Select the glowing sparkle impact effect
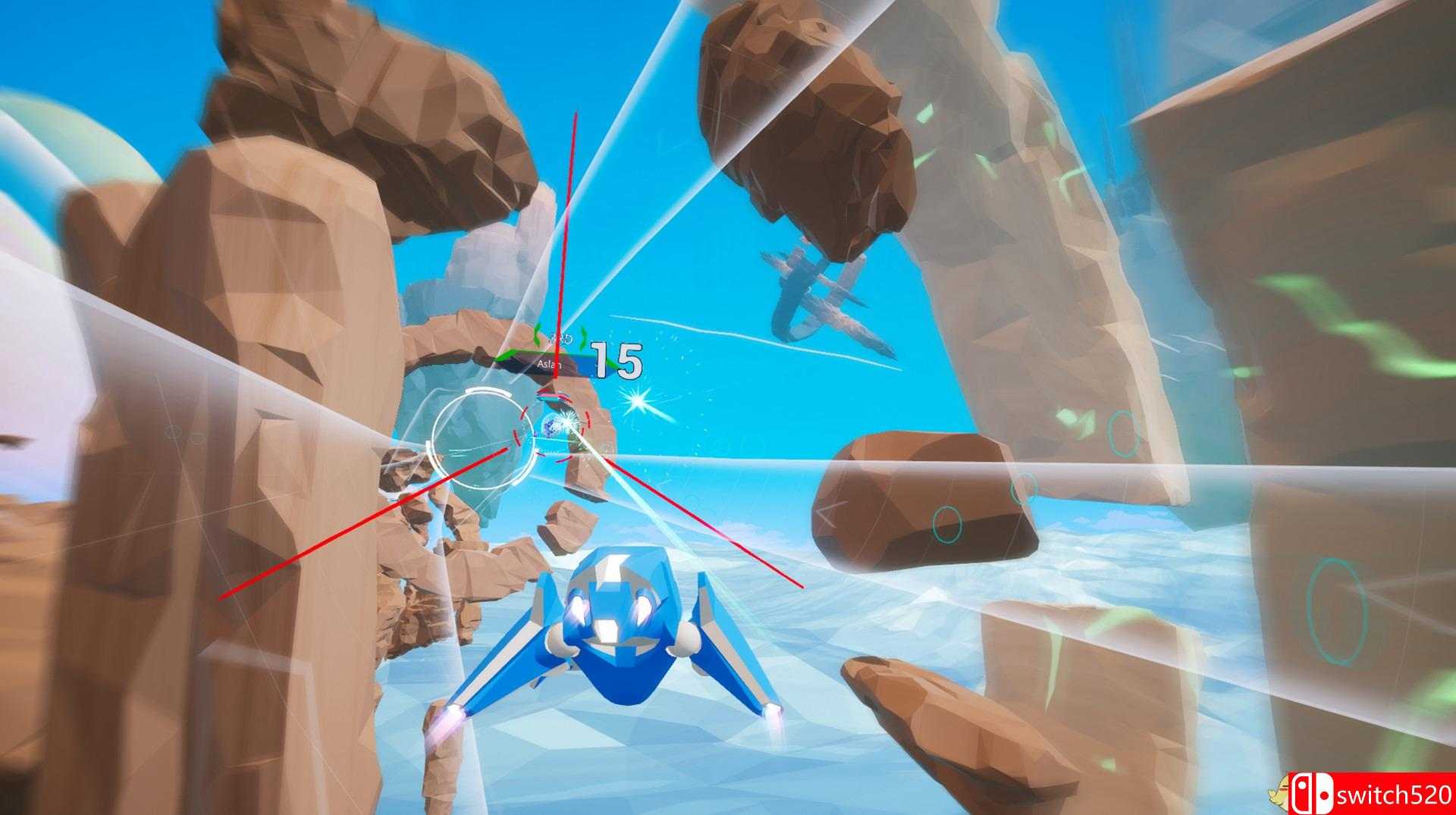Screen dimensions: 1456x815 point(637,399)
